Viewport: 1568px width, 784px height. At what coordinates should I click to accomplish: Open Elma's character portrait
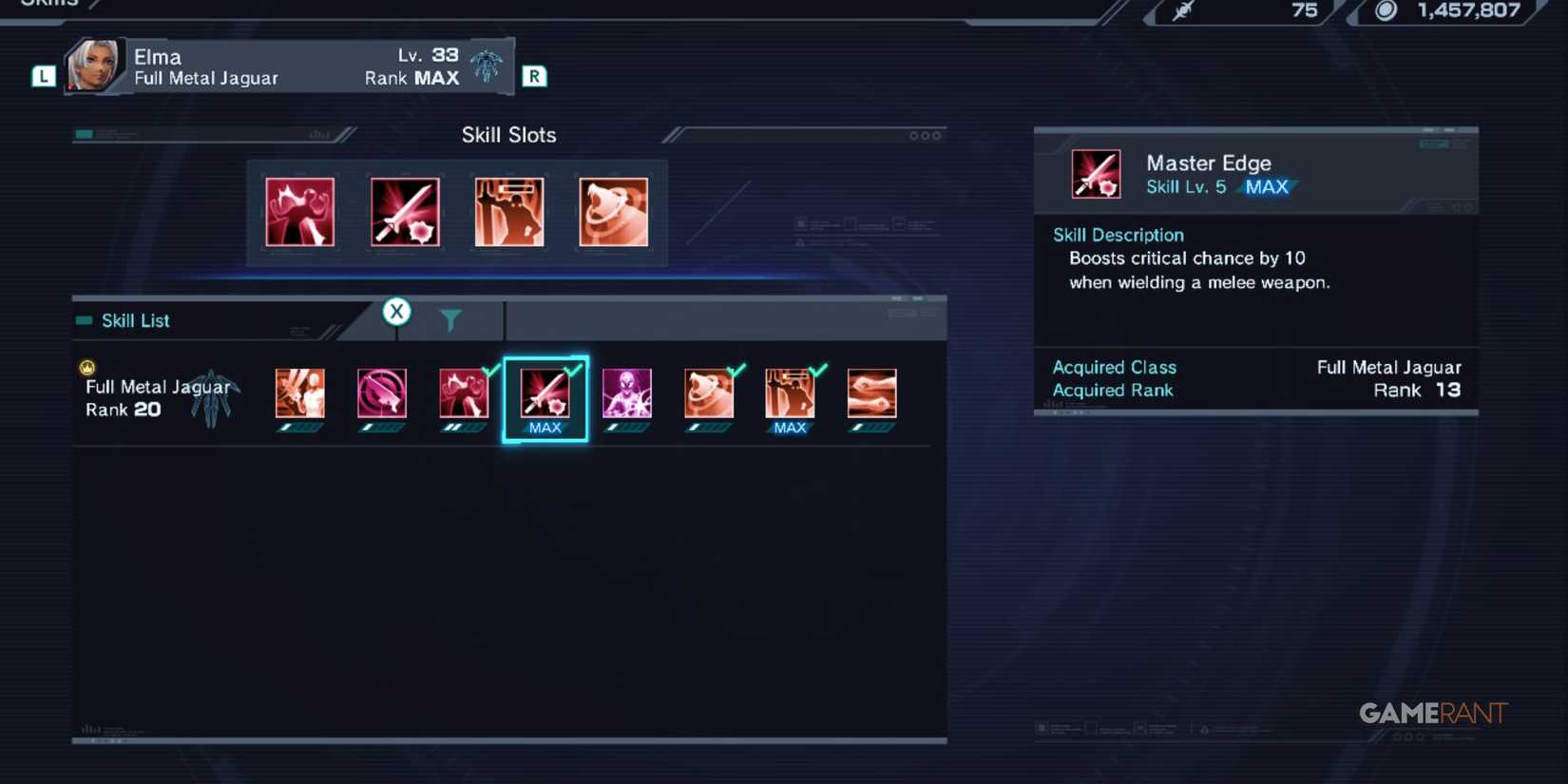[92, 65]
